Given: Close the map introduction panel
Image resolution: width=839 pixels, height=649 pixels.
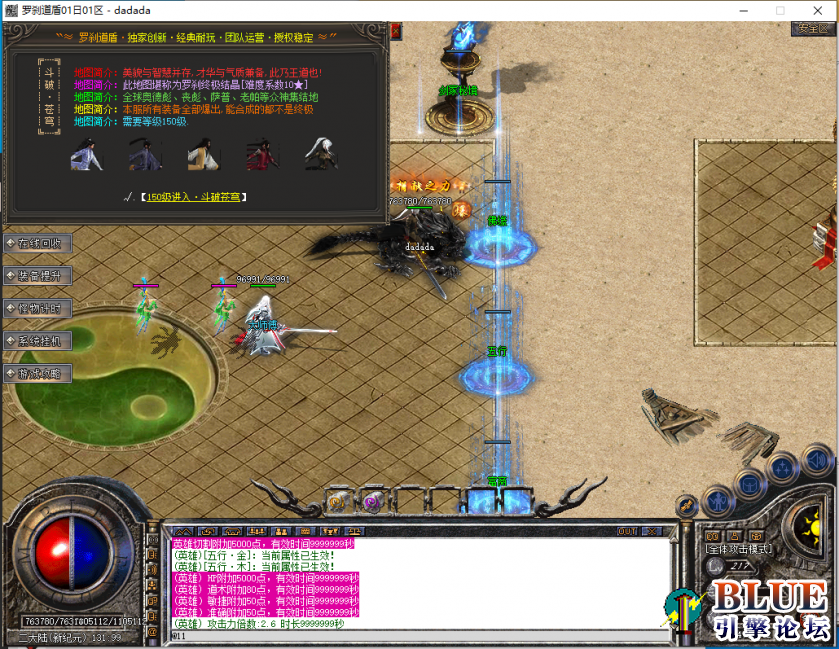Looking at the screenshot, I should point(395,31).
